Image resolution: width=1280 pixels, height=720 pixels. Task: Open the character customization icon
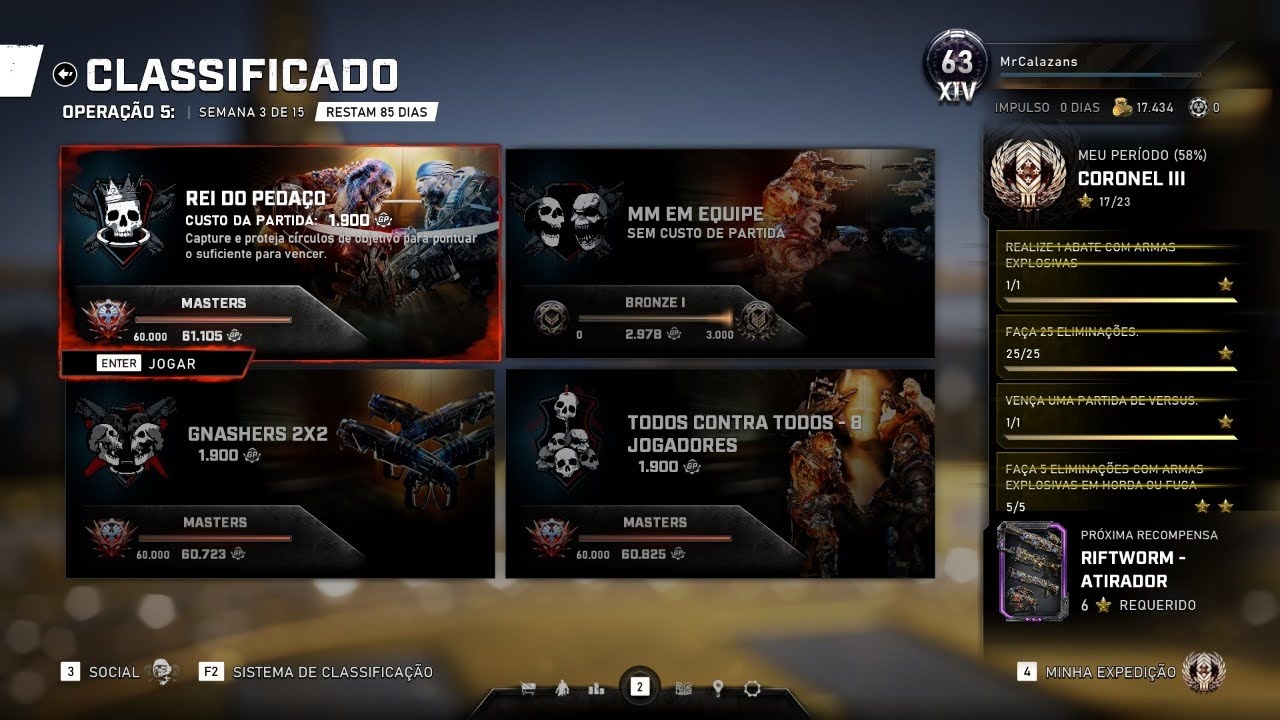pyautogui.click(x=562, y=688)
